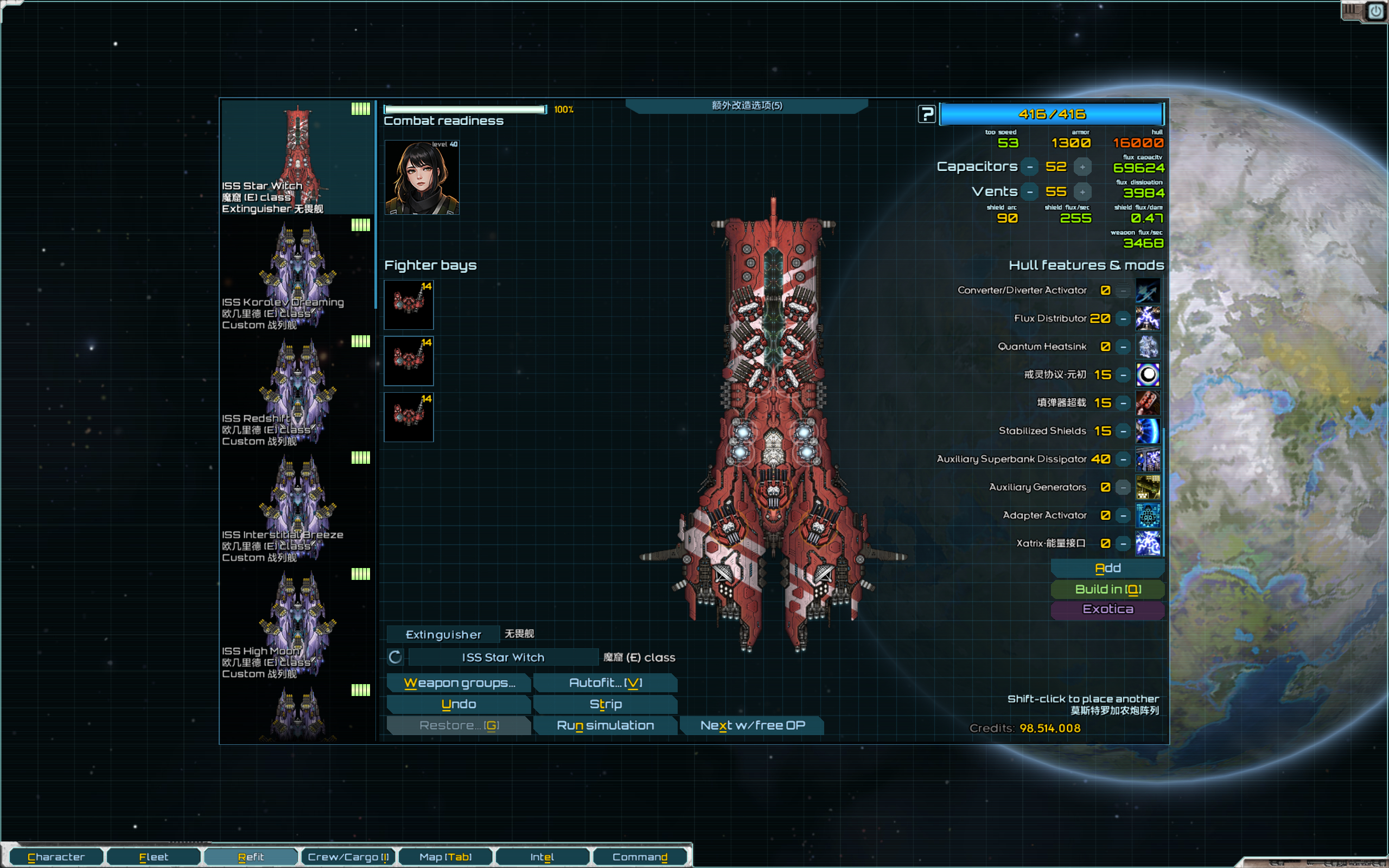Open the Intel tab
Viewport: 1389px width, 868px height.
tap(542, 857)
